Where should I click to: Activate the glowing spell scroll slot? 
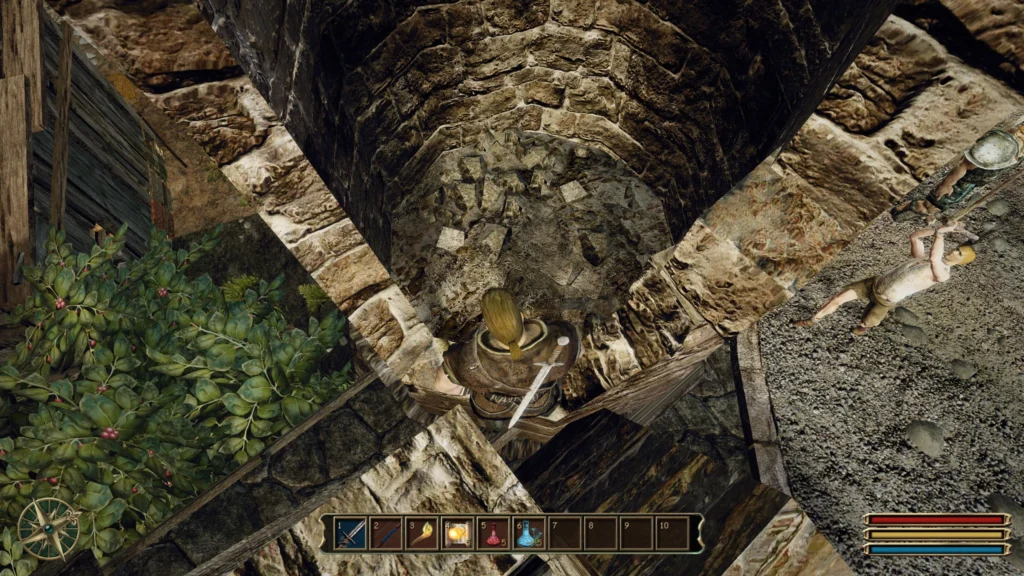click(458, 533)
